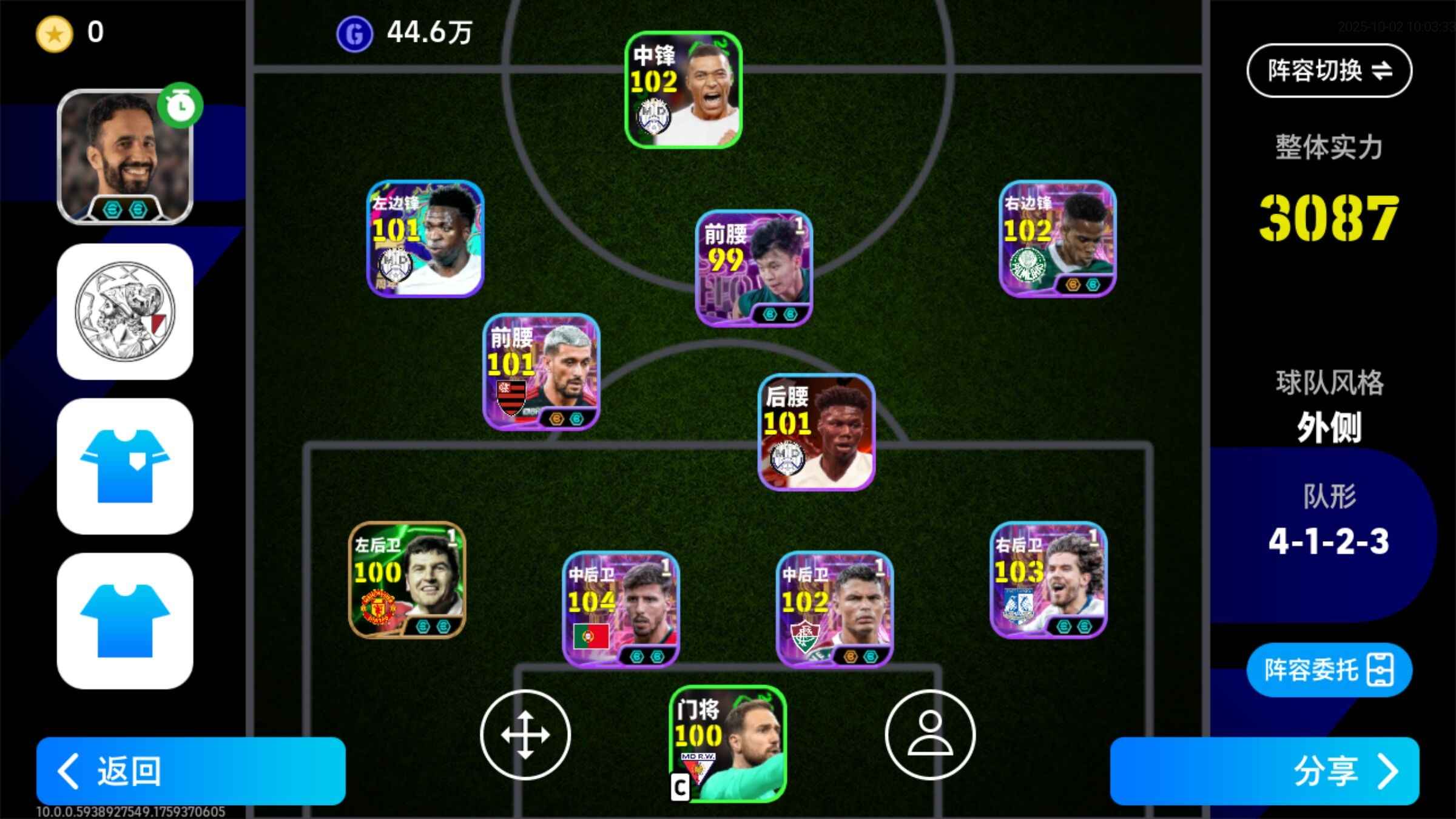Image resolution: width=1456 pixels, height=819 pixels.
Task: Open the 队形 4-1-2-3 formation panel
Action: pyautogui.click(x=1329, y=522)
